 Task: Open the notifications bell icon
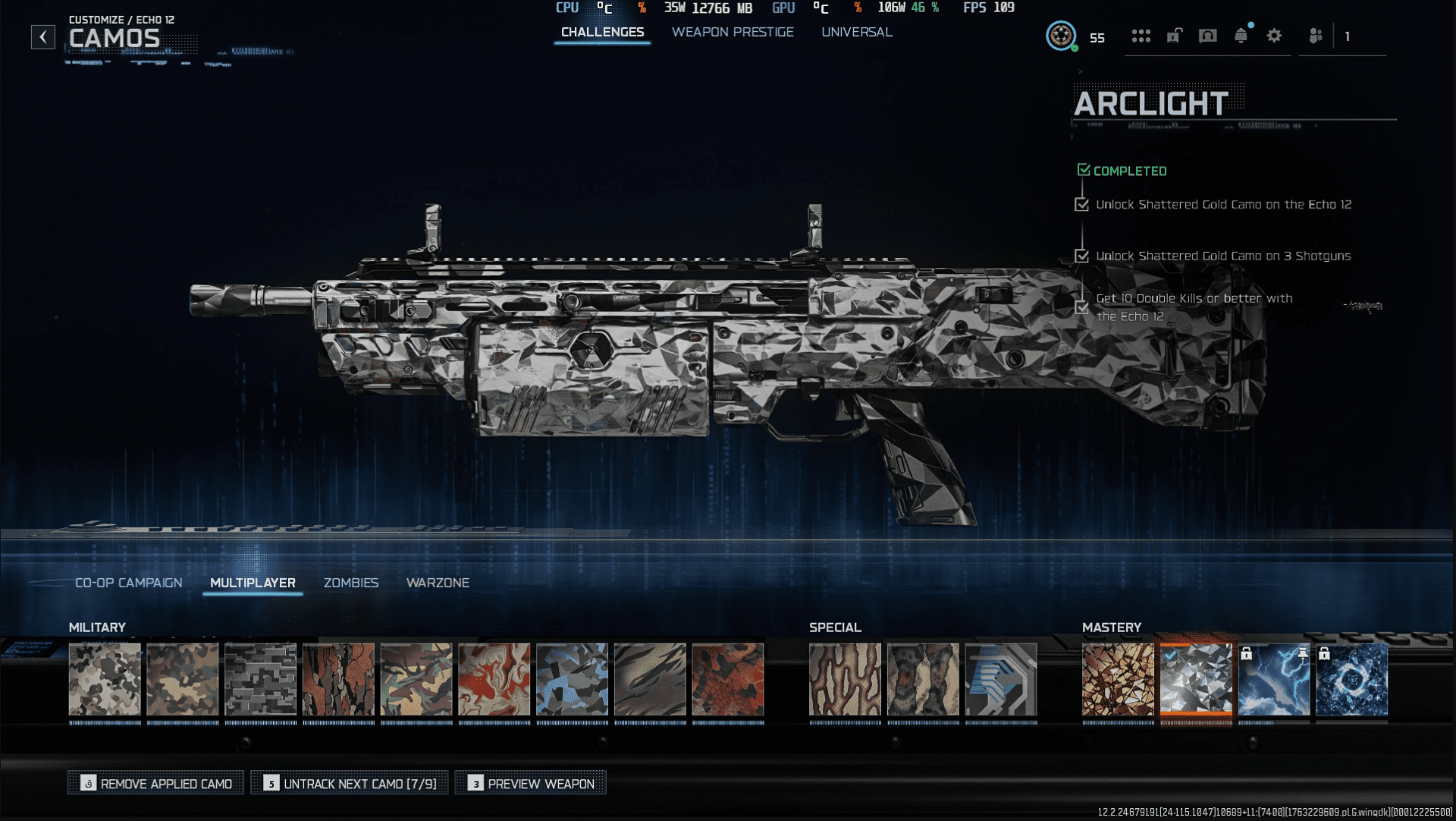click(x=1241, y=36)
